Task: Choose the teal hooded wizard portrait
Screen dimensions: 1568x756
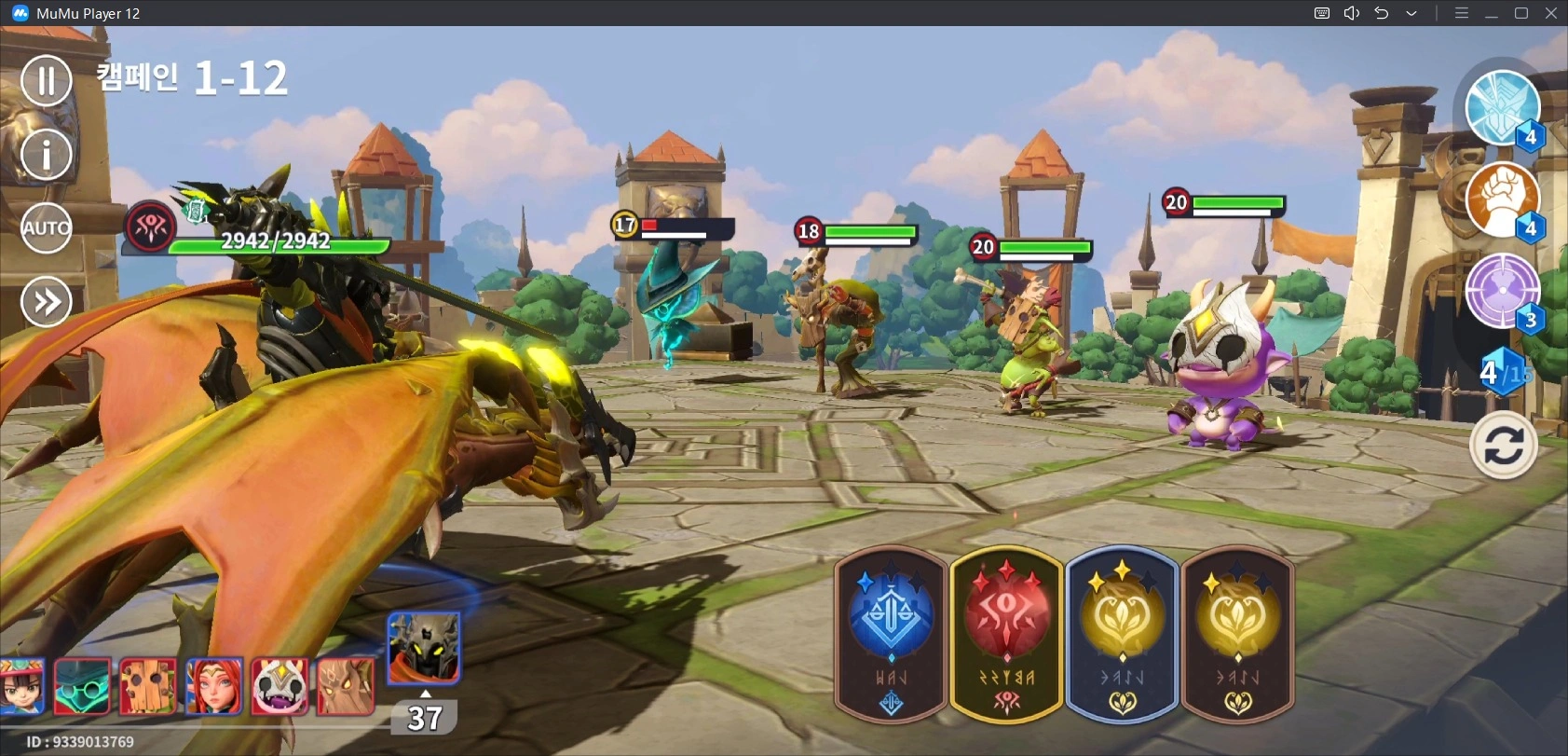Action: click(82, 686)
